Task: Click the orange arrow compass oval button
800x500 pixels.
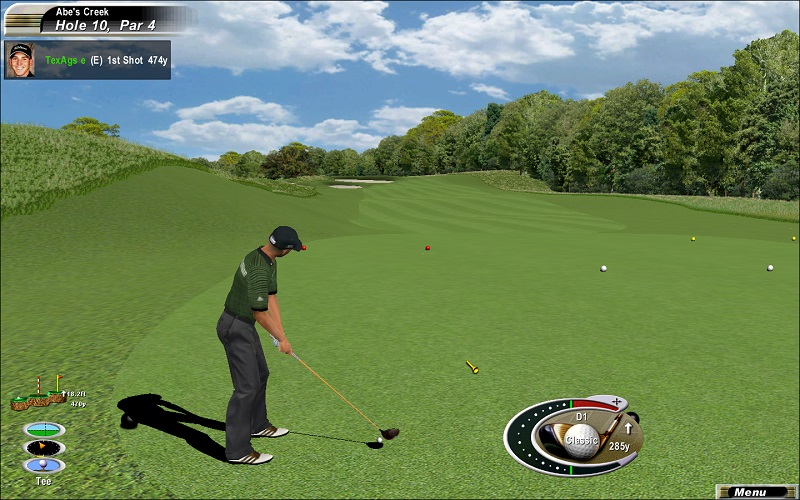Action: click(x=44, y=447)
